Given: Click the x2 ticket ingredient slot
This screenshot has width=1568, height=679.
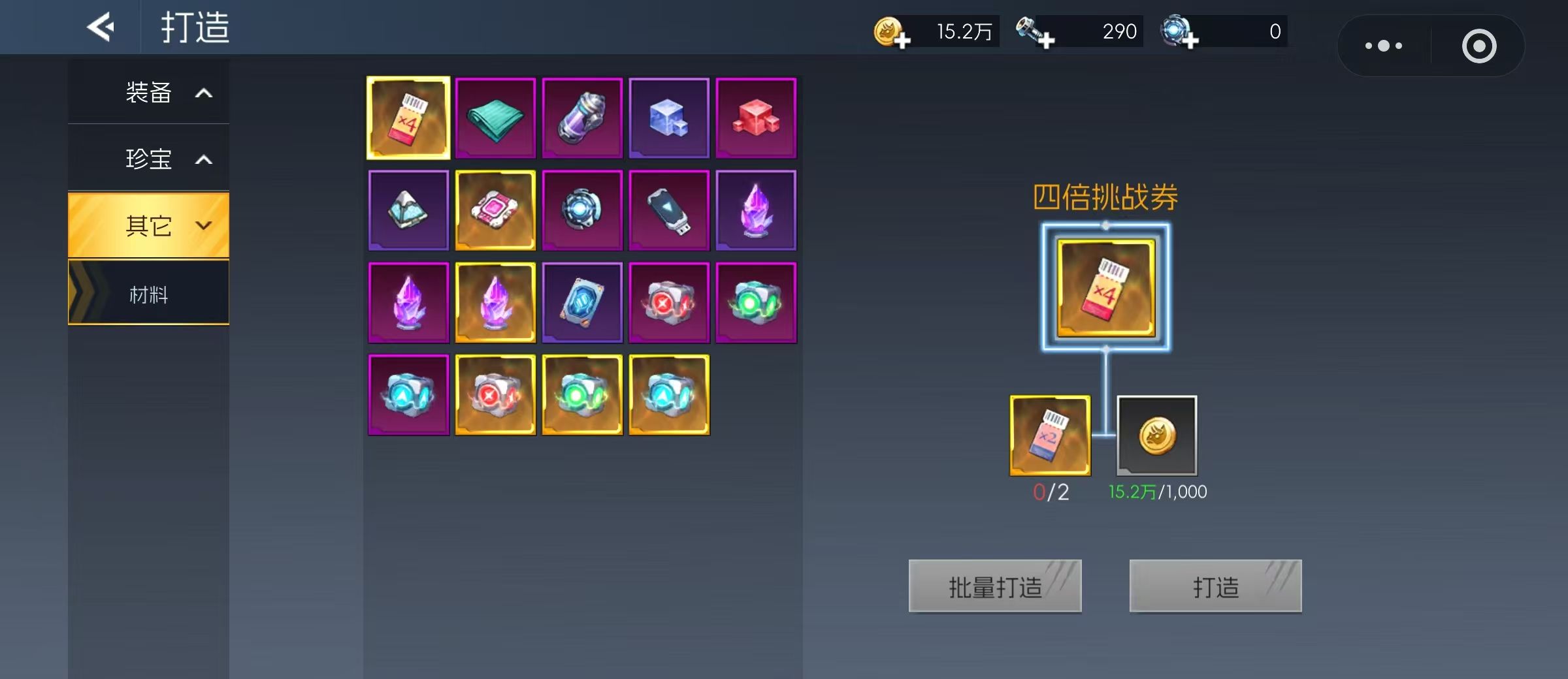Looking at the screenshot, I should [1050, 435].
